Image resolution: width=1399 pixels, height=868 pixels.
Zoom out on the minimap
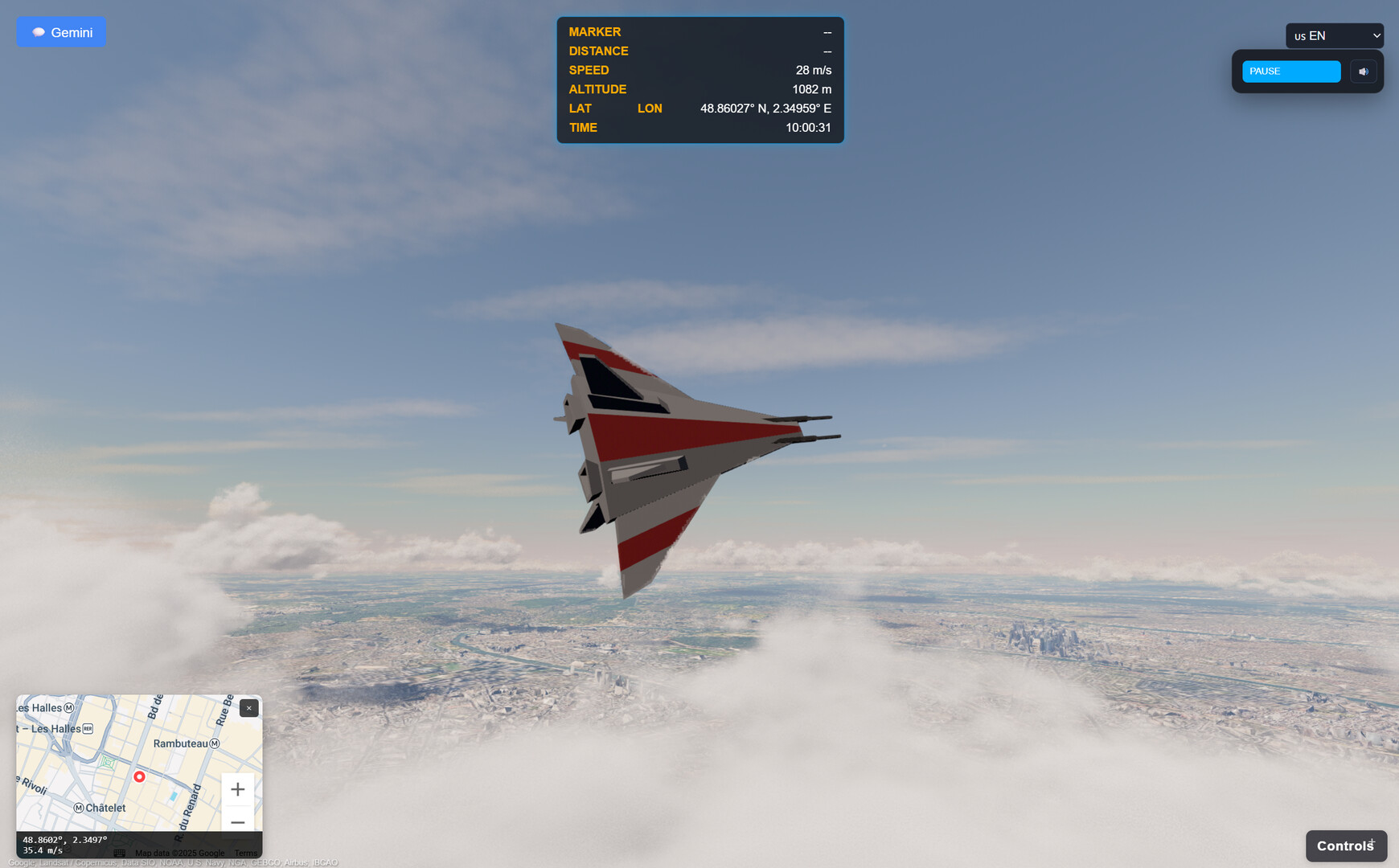[x=237, y=822]
